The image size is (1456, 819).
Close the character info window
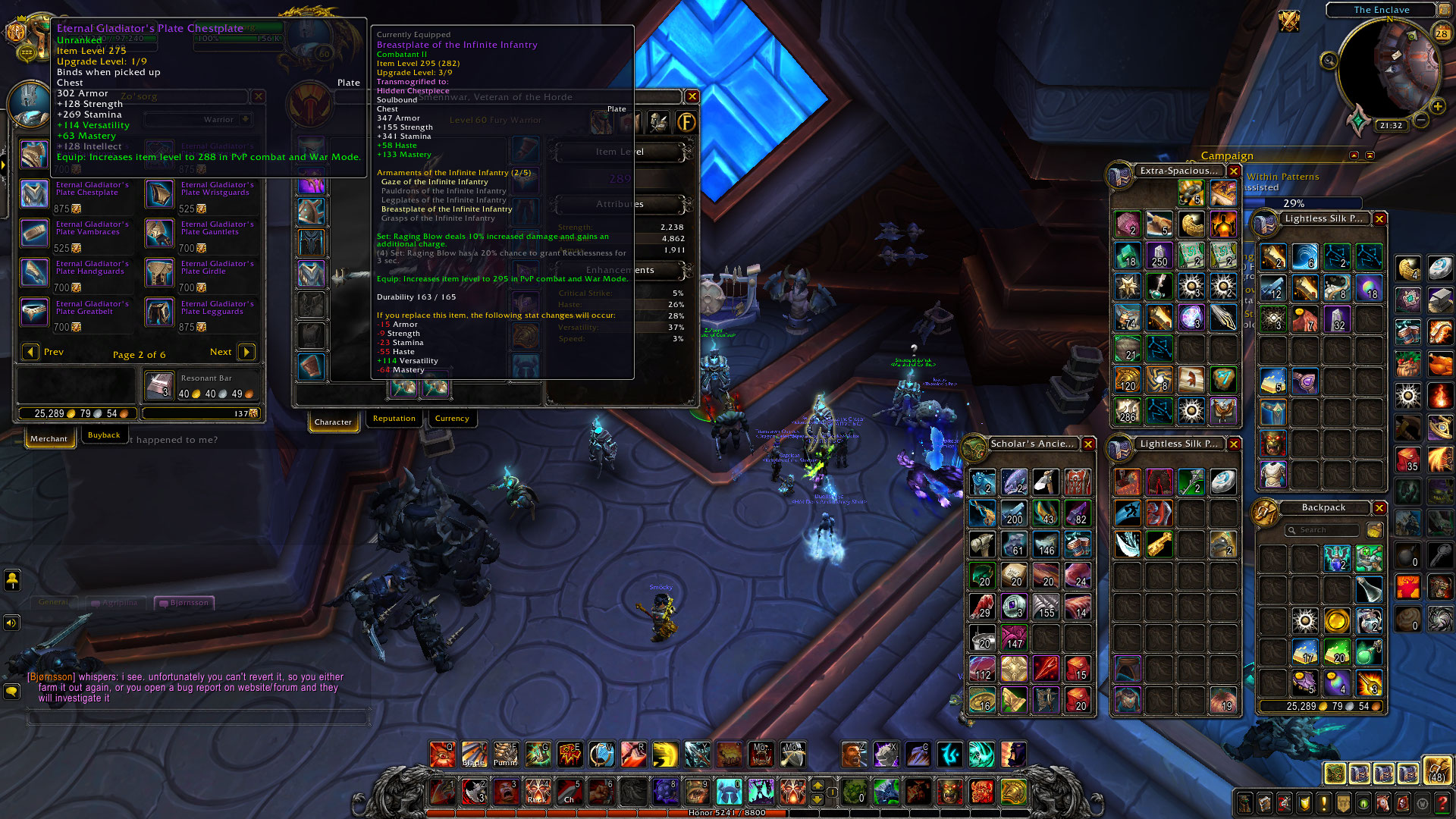coord(692,96)
